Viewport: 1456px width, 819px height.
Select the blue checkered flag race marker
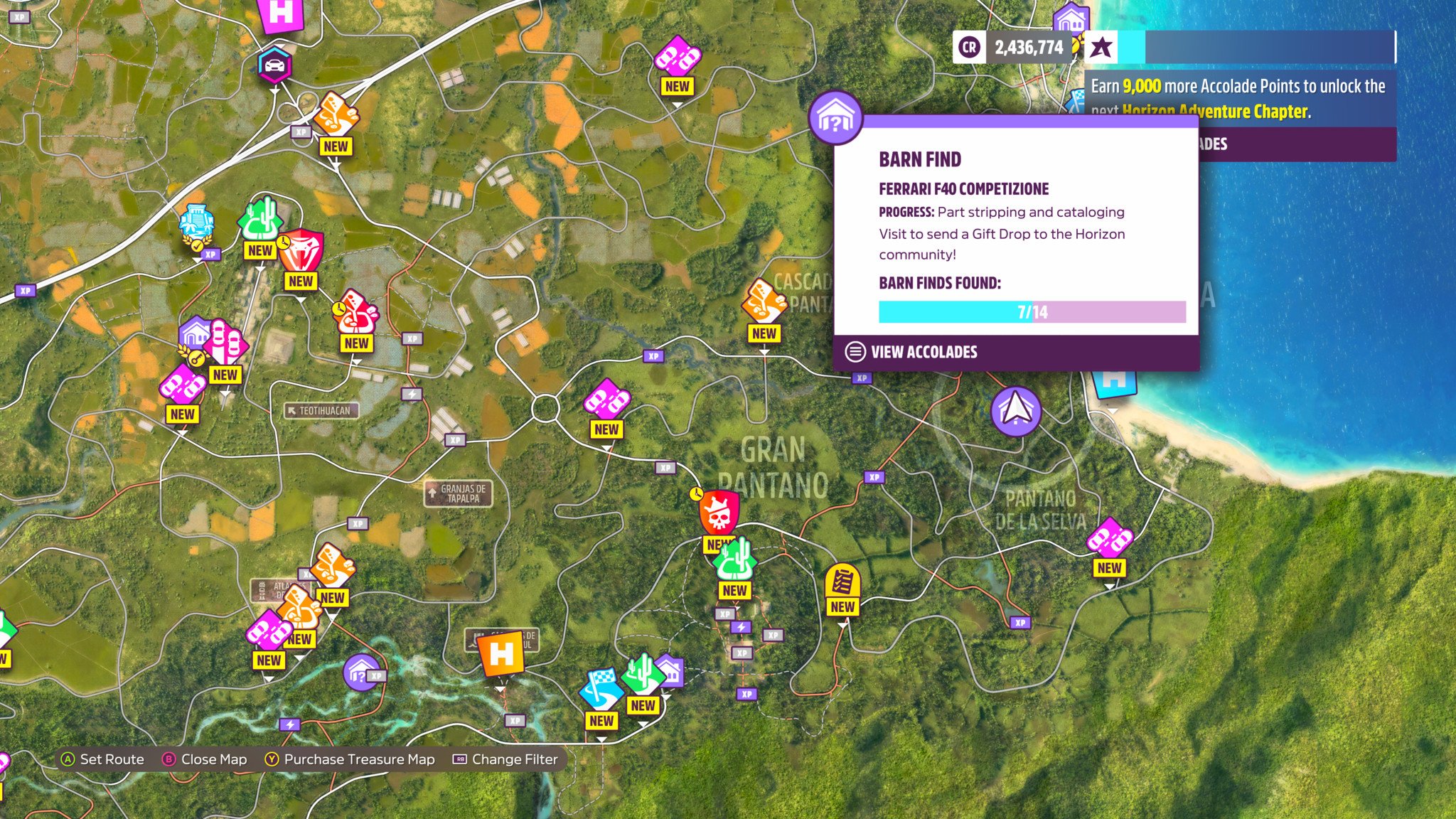coord(601,688)
